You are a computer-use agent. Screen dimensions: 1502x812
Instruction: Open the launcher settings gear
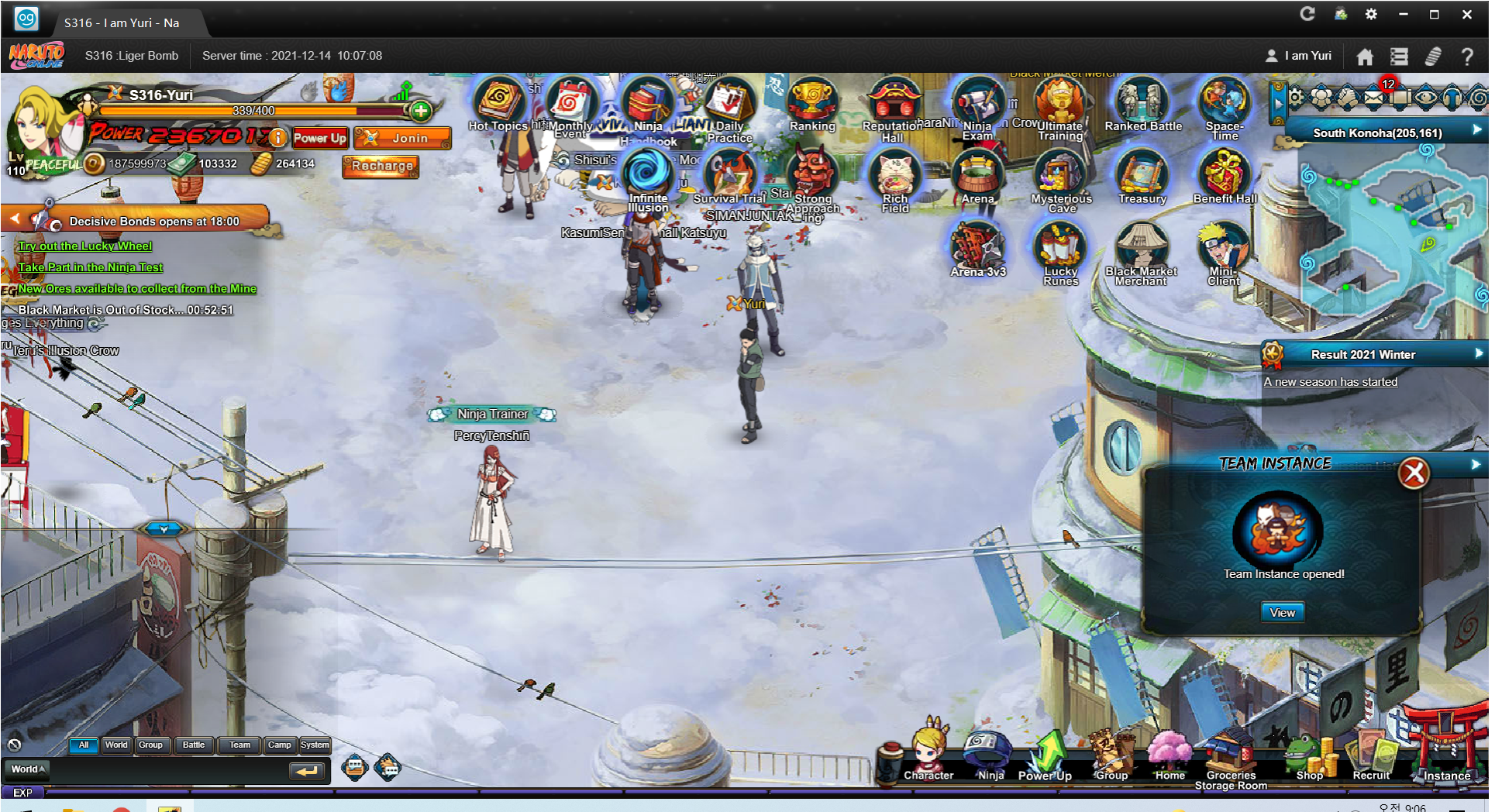[1371, 14]
